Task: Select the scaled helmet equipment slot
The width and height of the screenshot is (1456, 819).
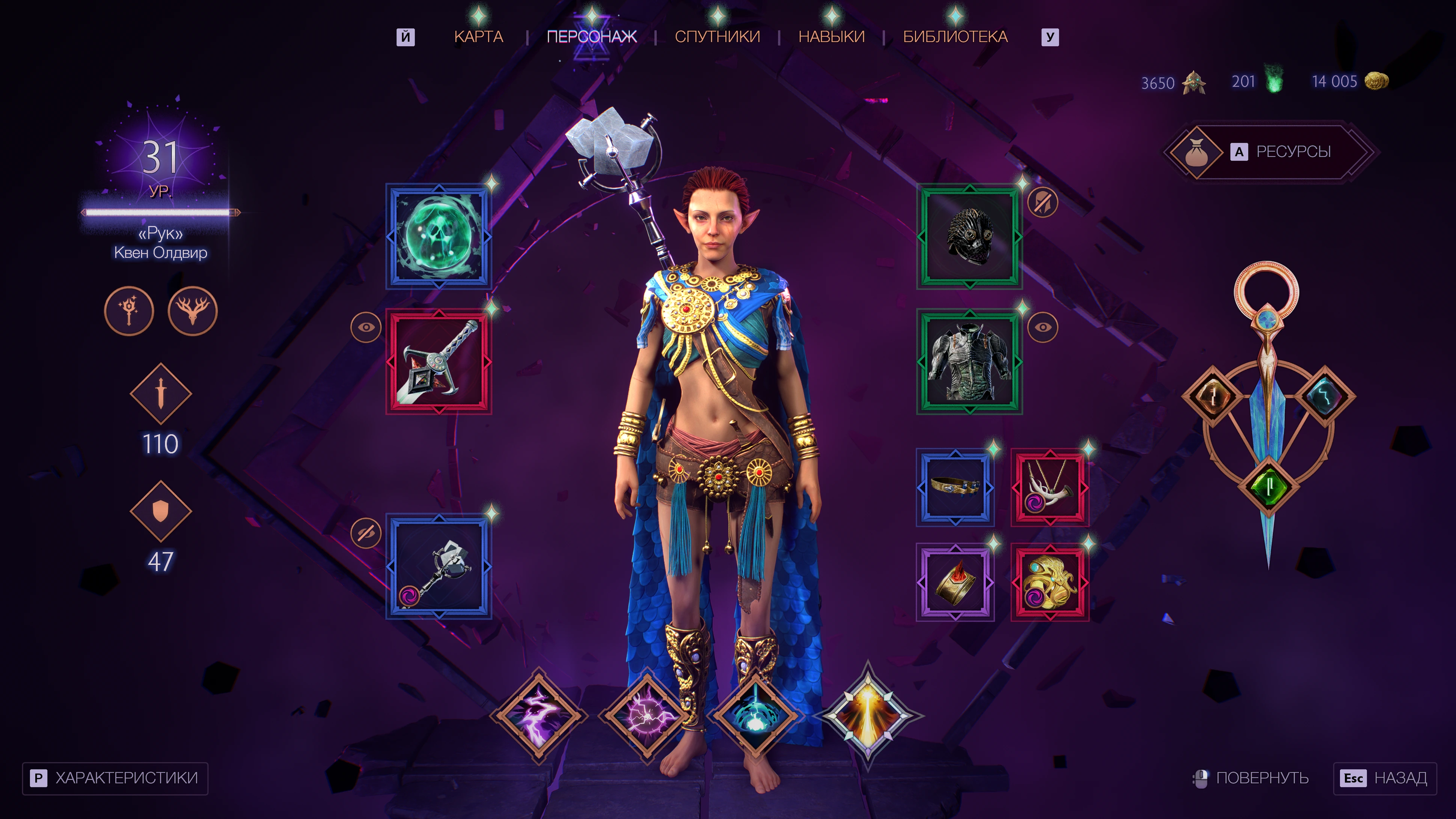Action: click(x=969, y=236)
